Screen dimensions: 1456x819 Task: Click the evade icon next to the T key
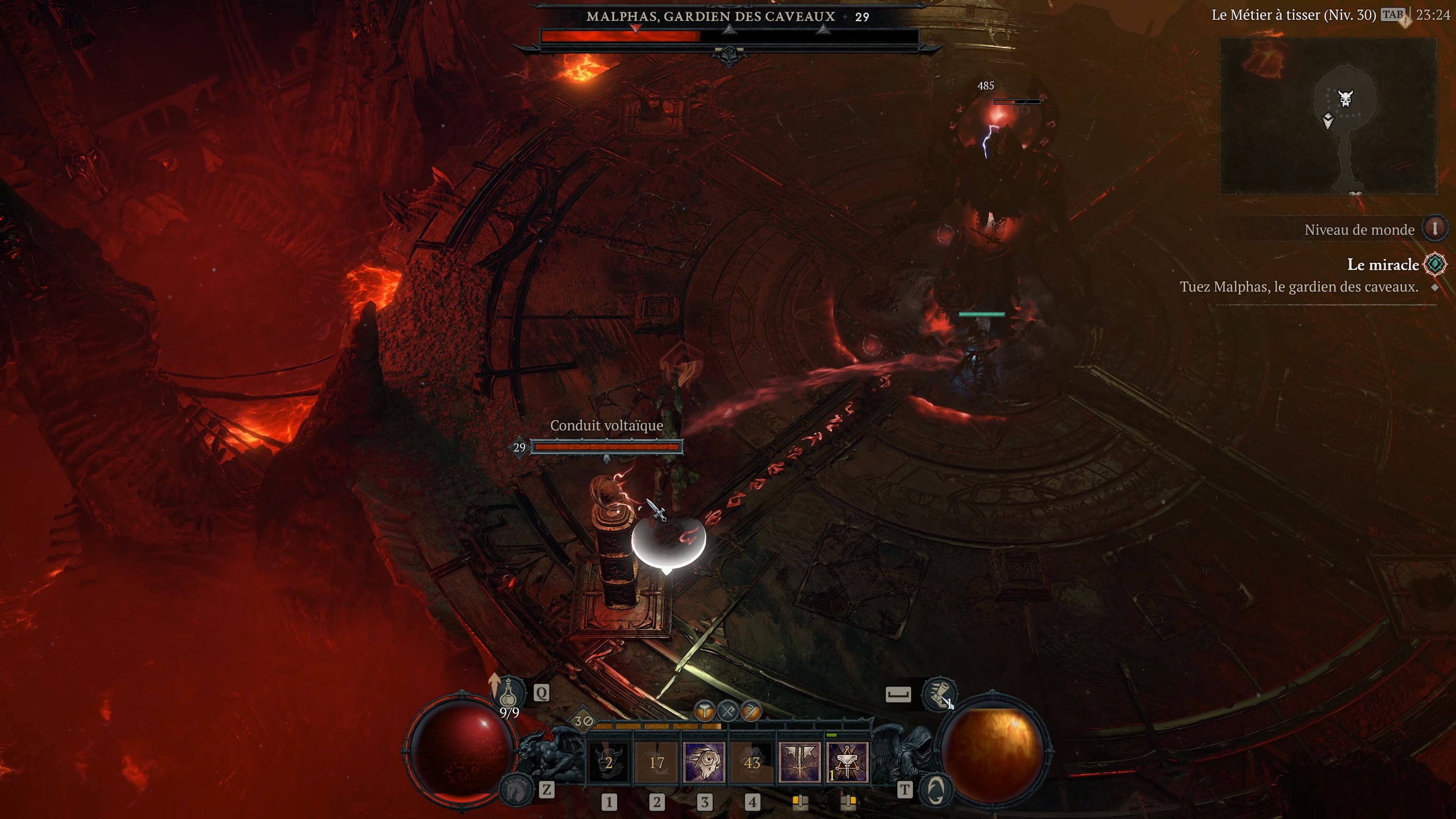(938, 790)
